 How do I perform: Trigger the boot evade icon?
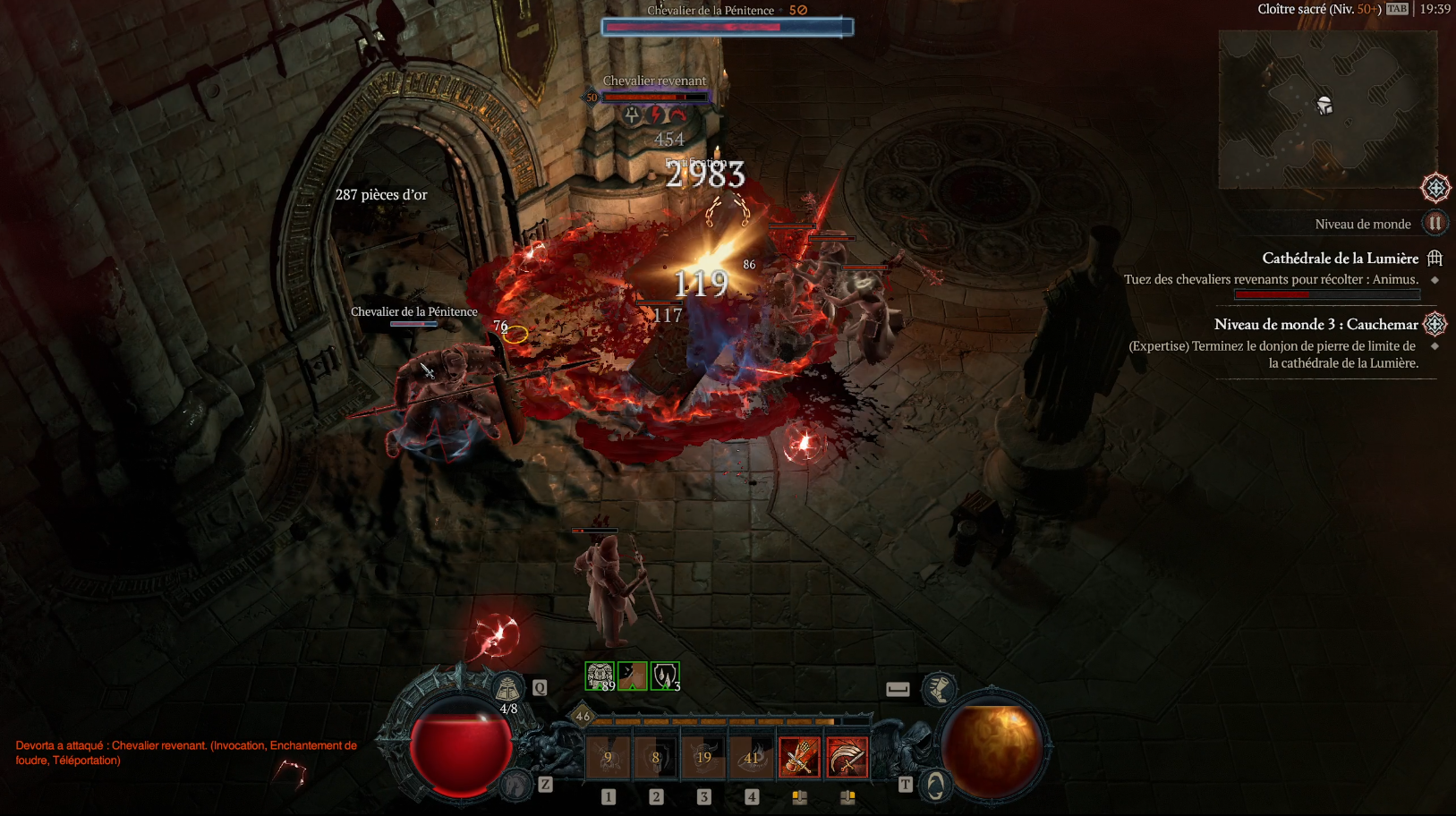(939, 688)
